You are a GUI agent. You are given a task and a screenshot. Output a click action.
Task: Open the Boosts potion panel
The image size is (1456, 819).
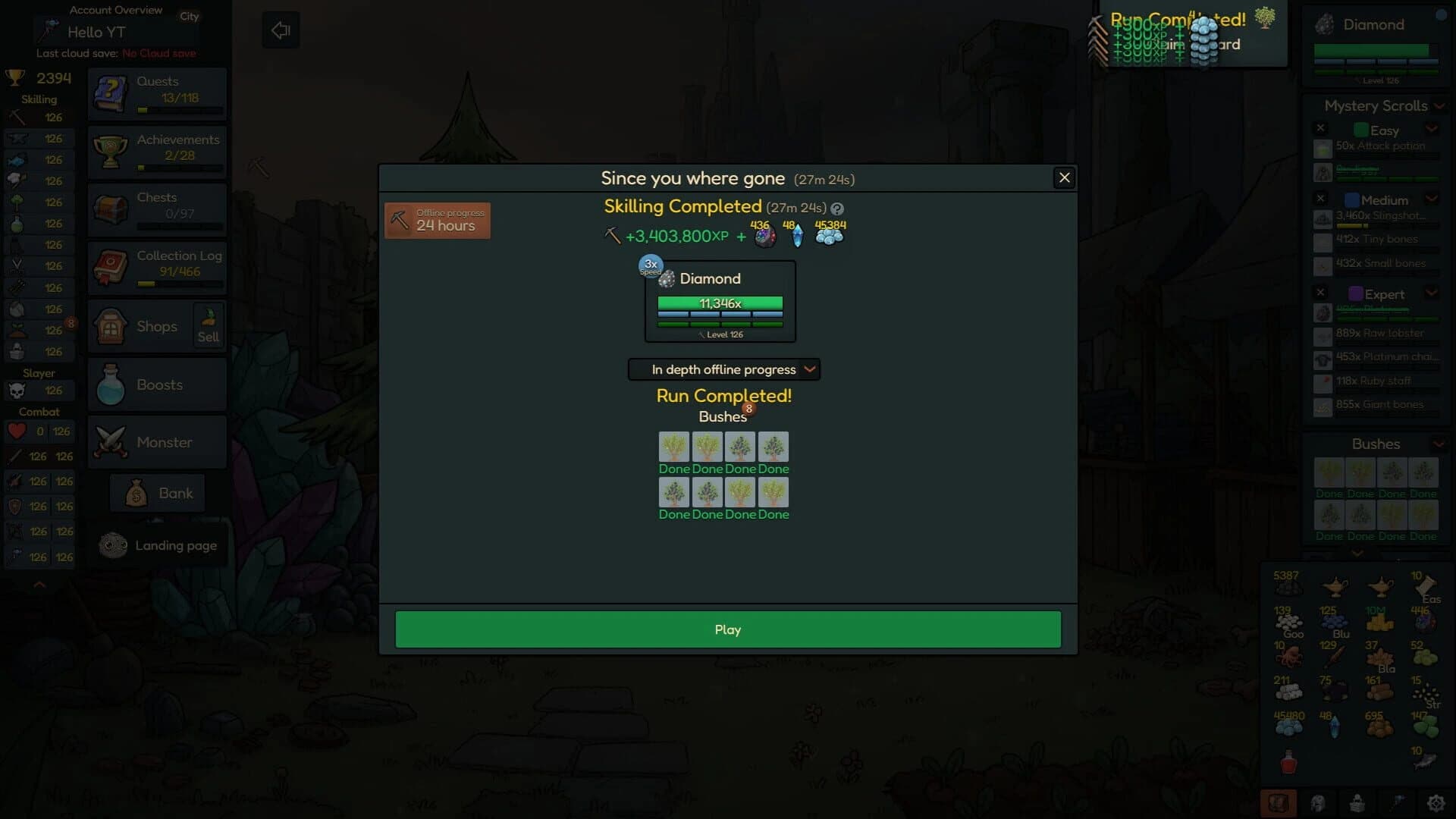[157, 384]
